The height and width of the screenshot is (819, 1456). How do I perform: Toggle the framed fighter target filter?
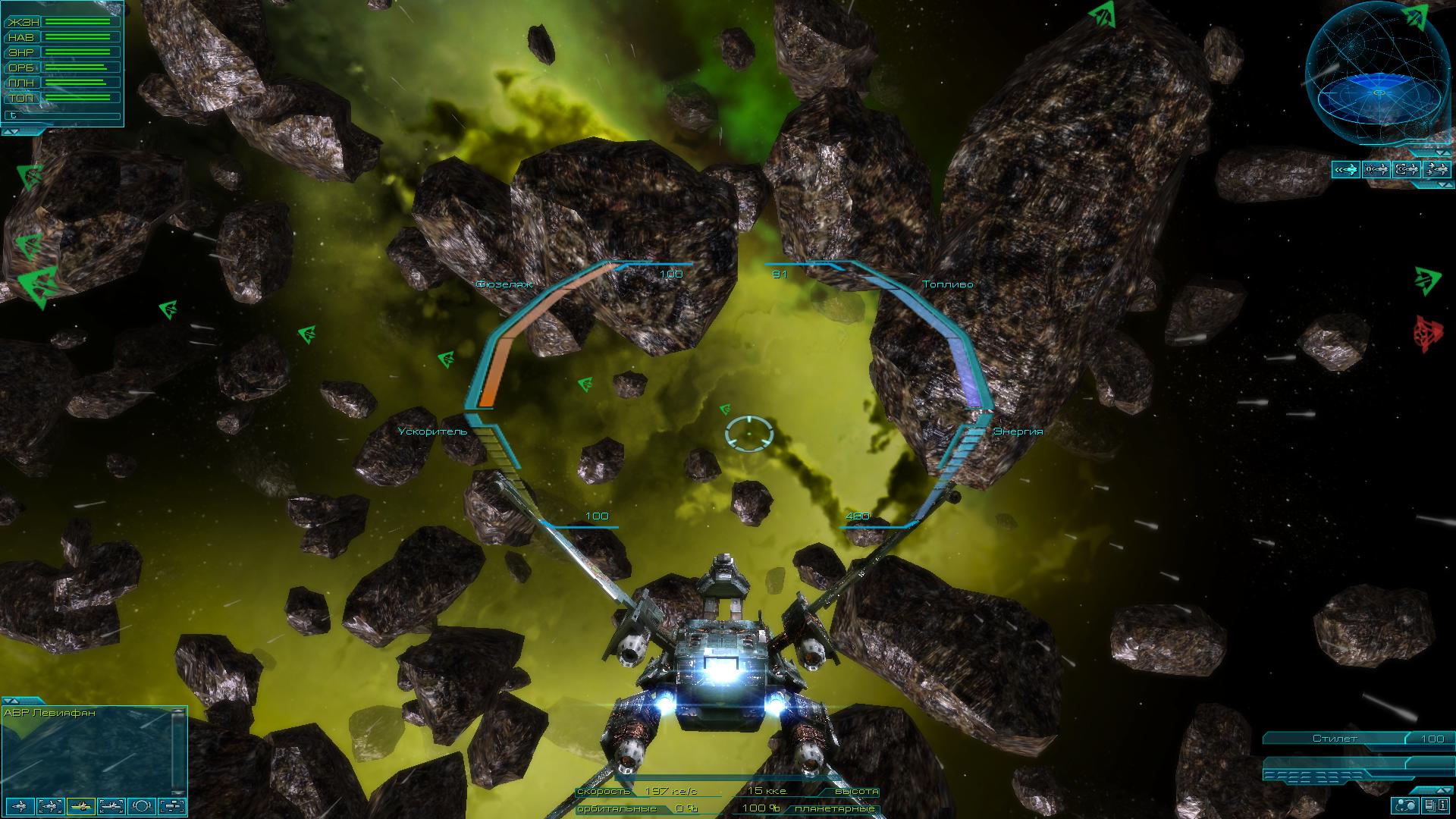click(50, 805)
